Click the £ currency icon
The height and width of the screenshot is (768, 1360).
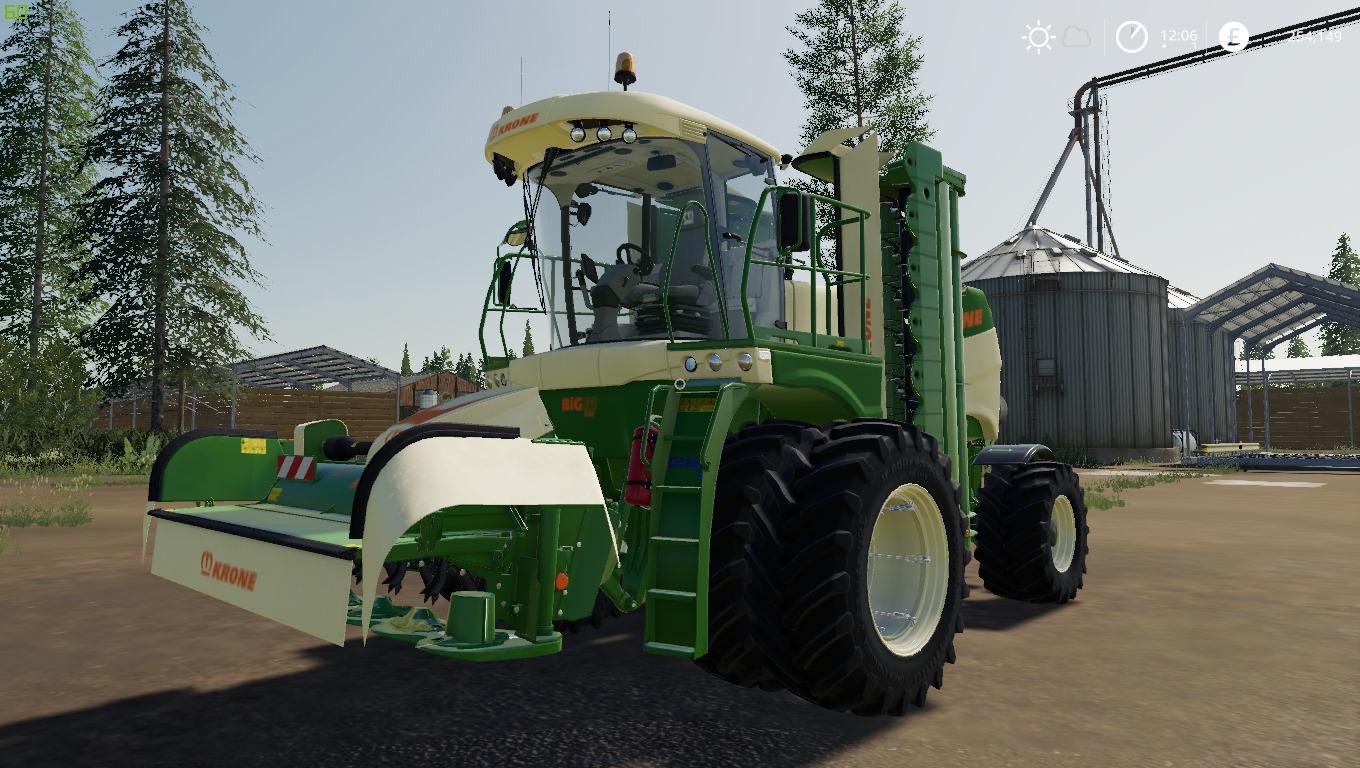[1235, 36]
